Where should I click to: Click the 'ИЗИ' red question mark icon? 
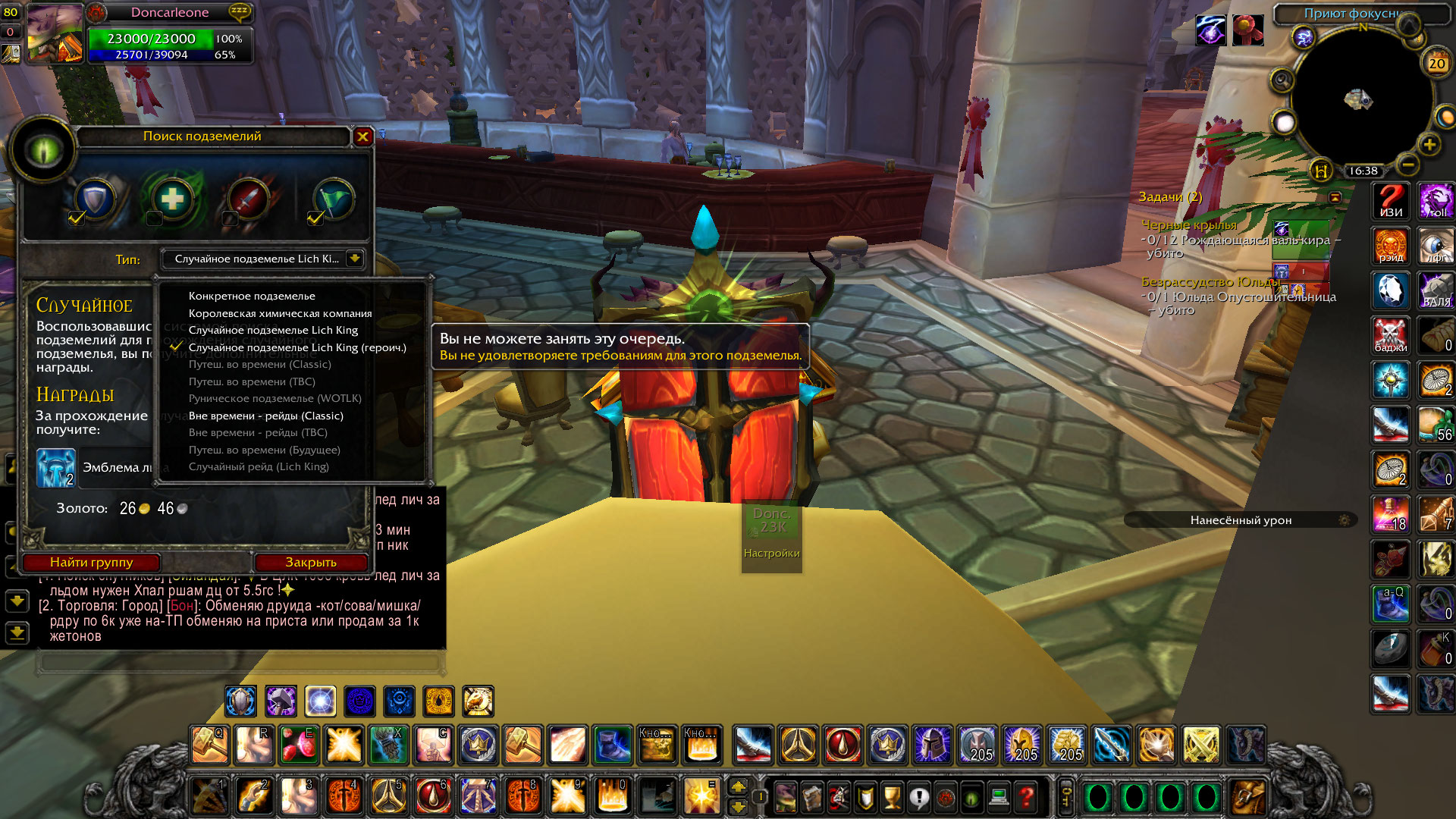pyautogui.click(x=1391, y=202)
